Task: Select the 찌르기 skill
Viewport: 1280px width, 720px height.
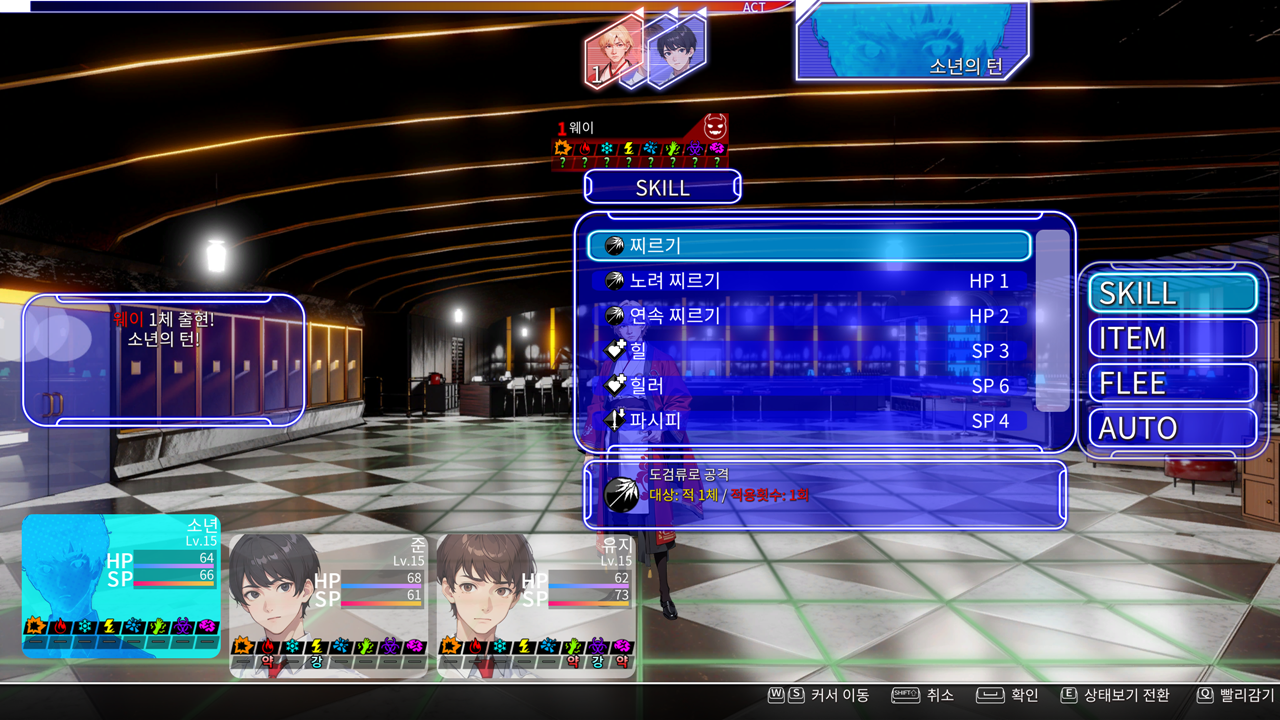Action: [x=808, y=246]
